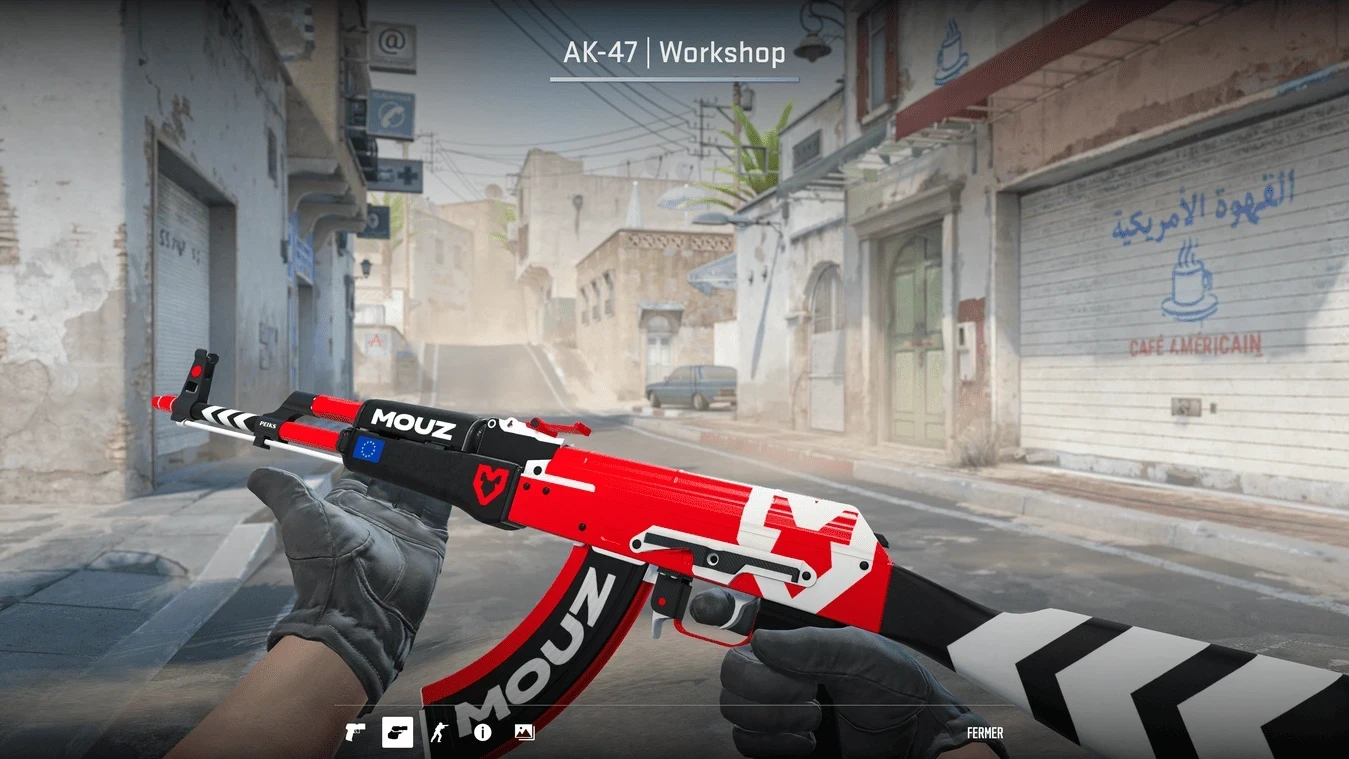
Task: Close the inspect view with FERMER
Action: [984, 733]
